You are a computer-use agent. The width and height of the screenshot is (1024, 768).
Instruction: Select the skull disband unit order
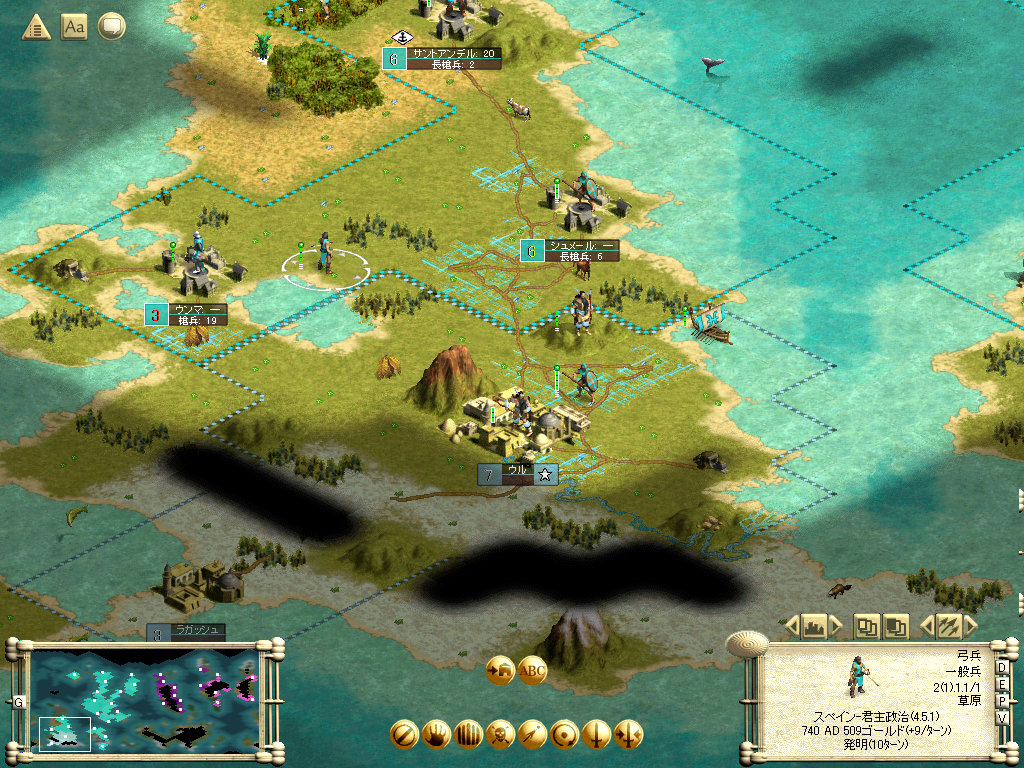[500, 735]
